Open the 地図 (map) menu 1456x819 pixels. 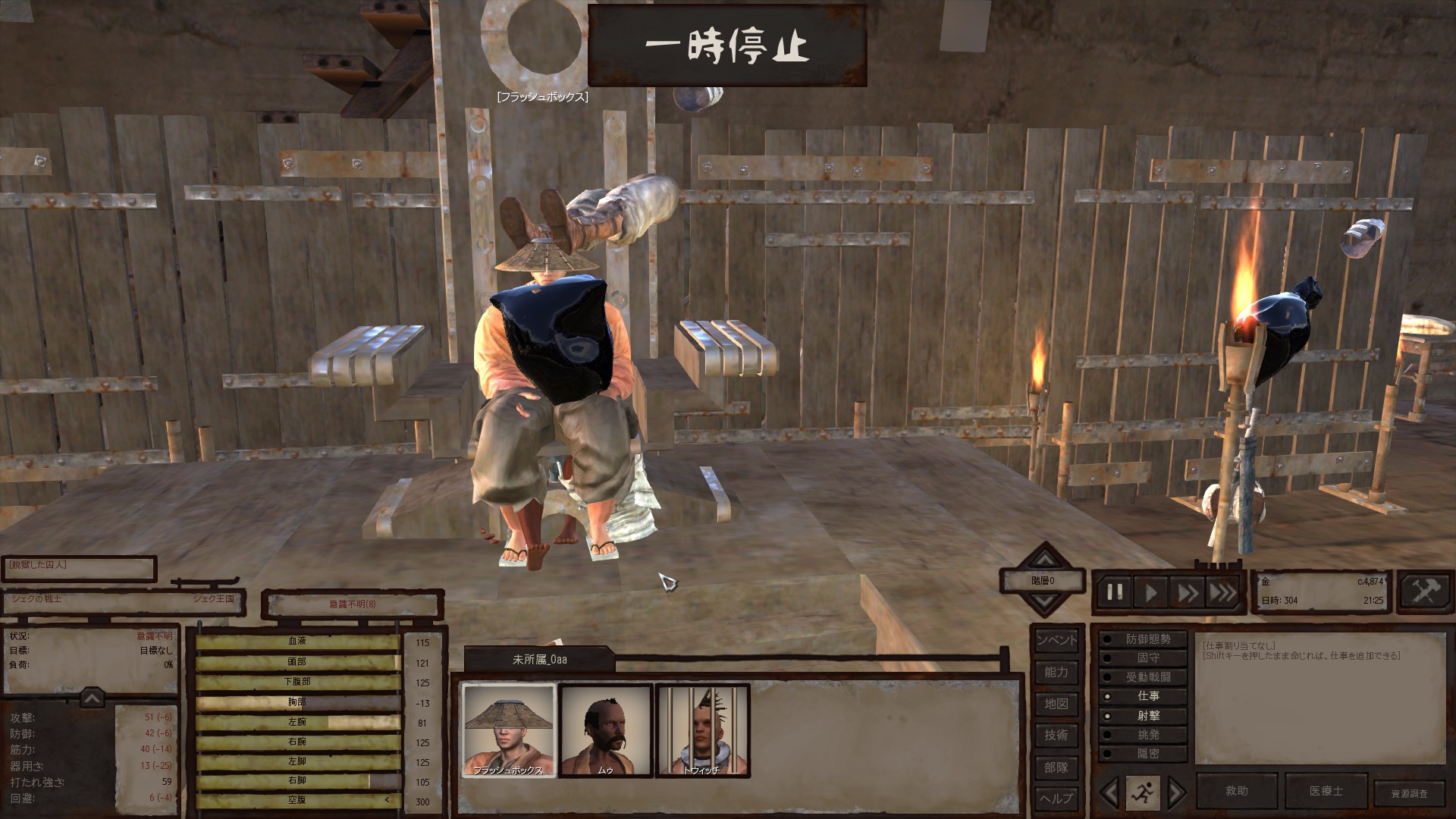click(1056, 704)
